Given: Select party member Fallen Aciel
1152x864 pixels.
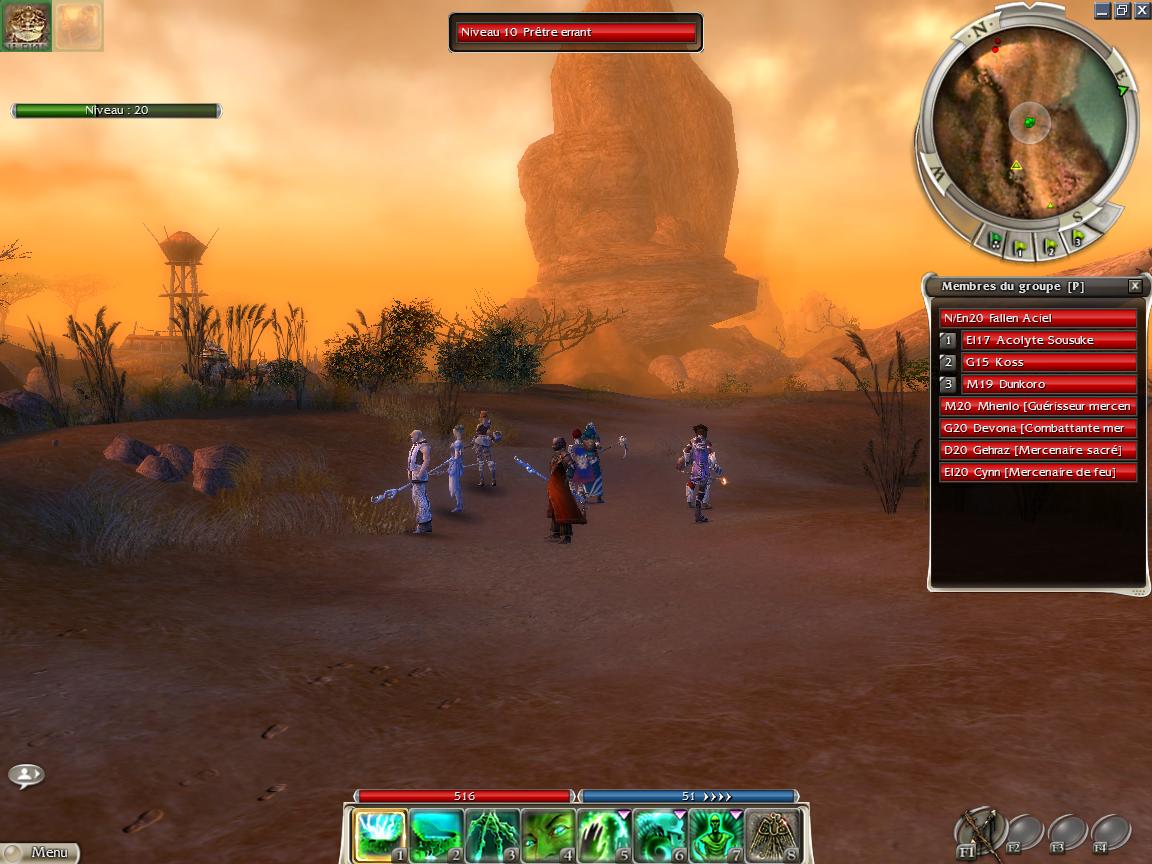Looking at the screenshot, I should tap(1038, 318).
